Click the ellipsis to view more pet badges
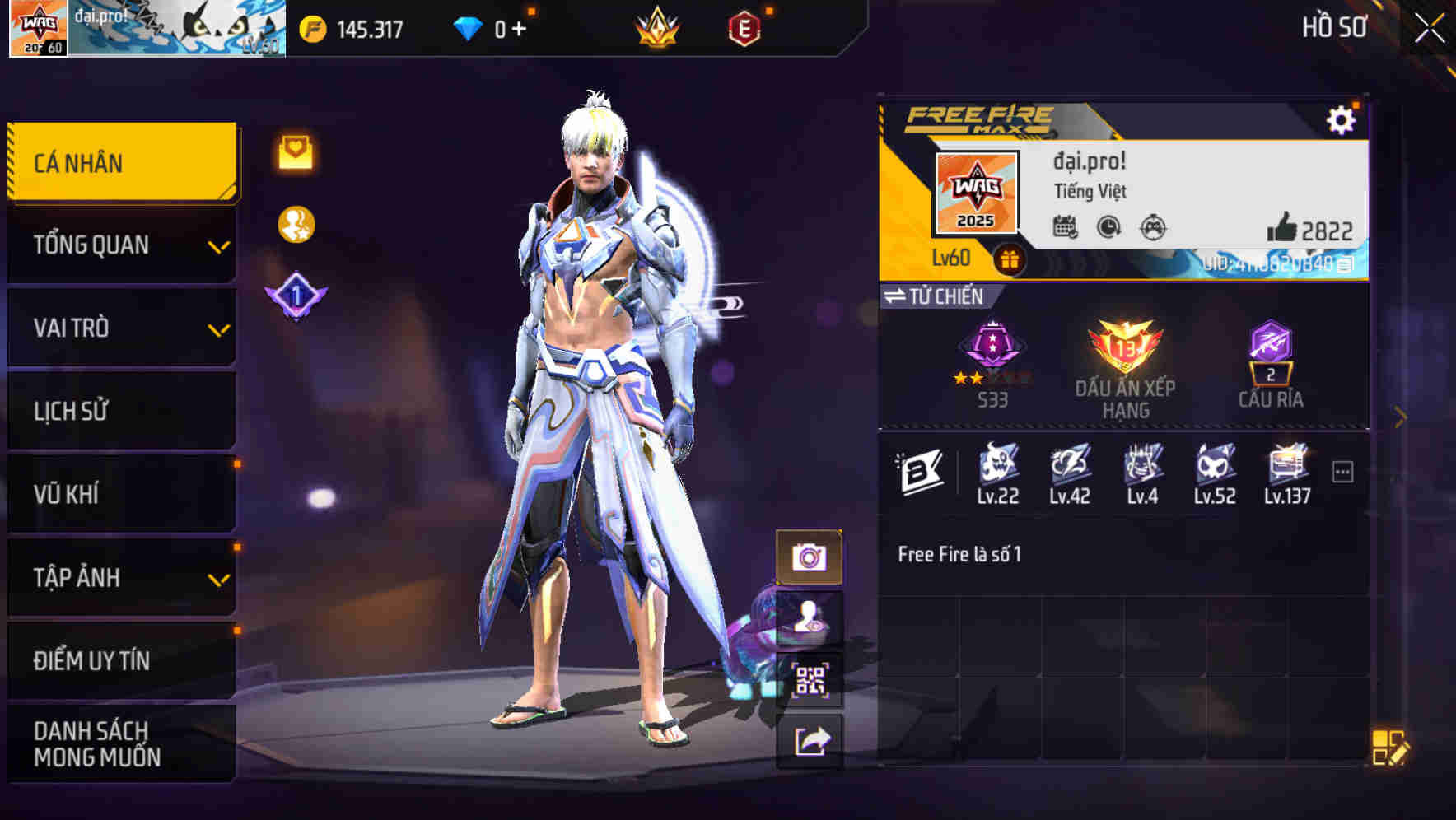 tap(1343, 470)
